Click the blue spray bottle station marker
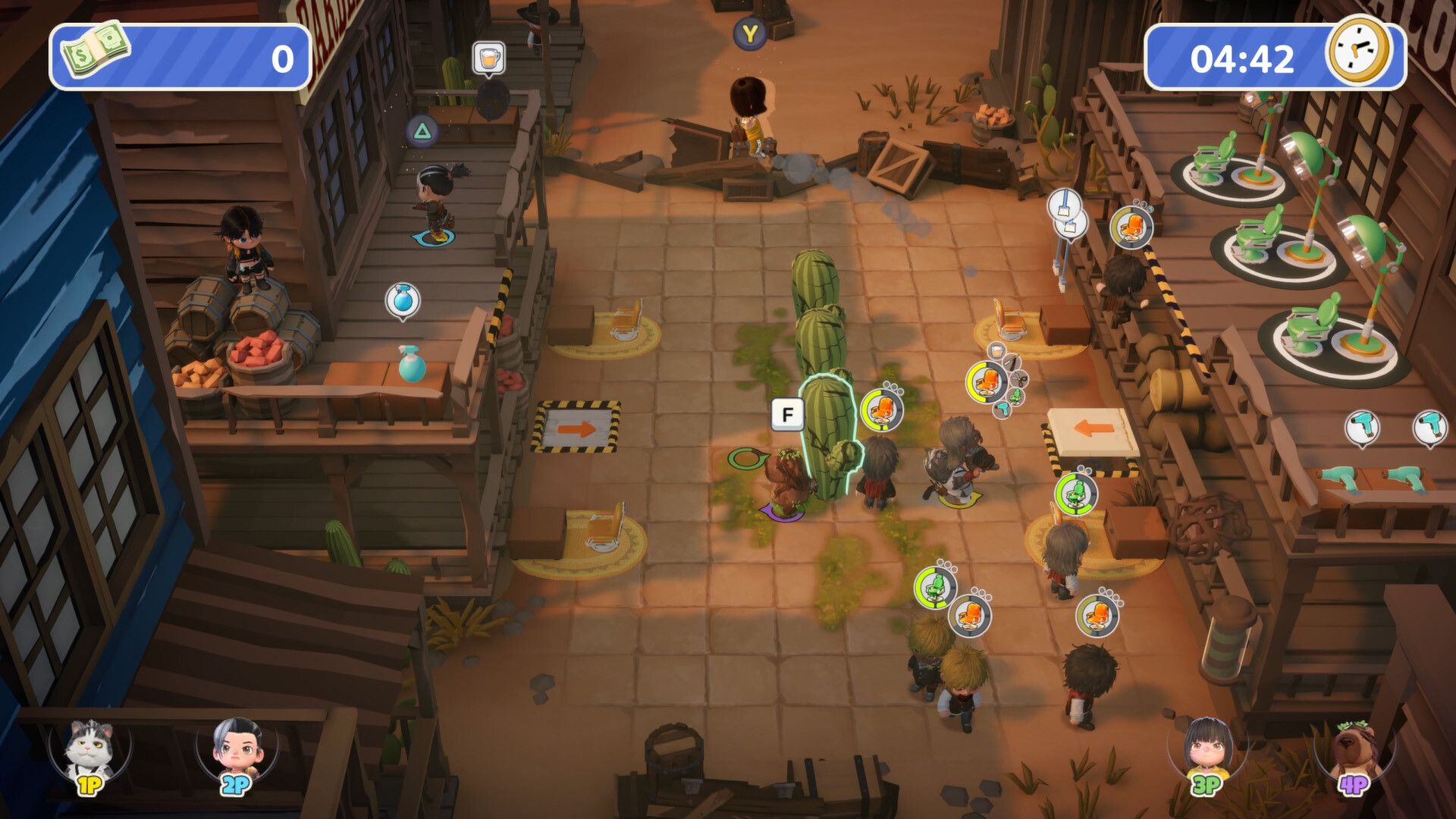Image resolution: width=1456 pixels, height=819 pixels. pos(403,300)
